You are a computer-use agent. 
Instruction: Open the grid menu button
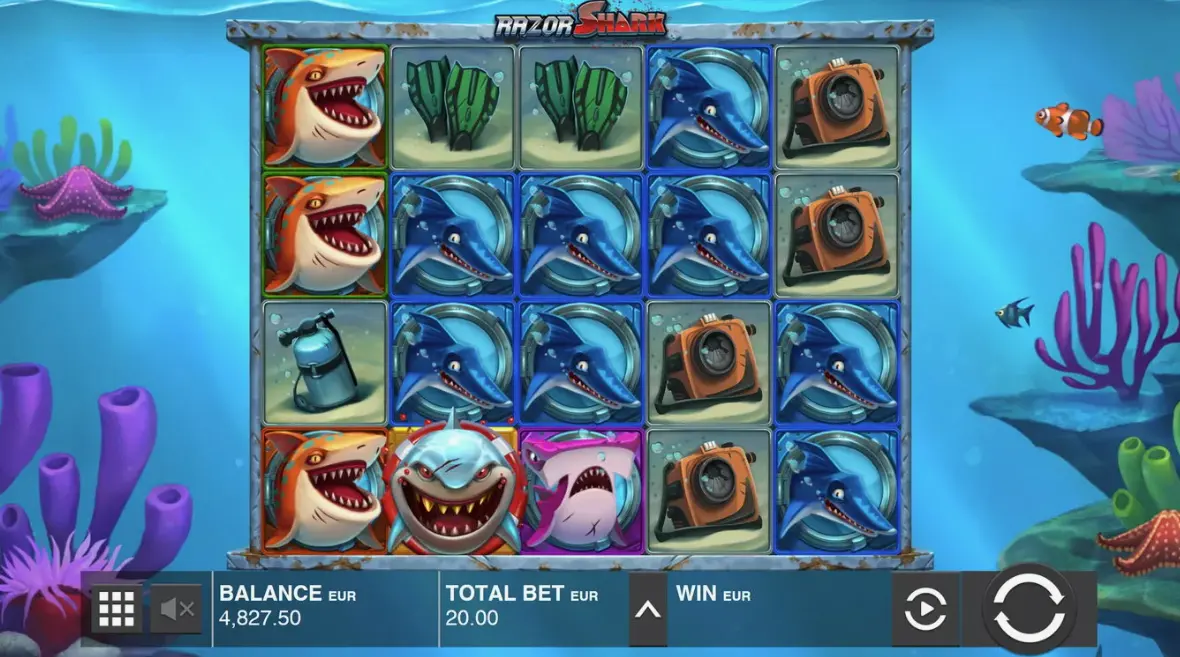[x=117, y=608]
